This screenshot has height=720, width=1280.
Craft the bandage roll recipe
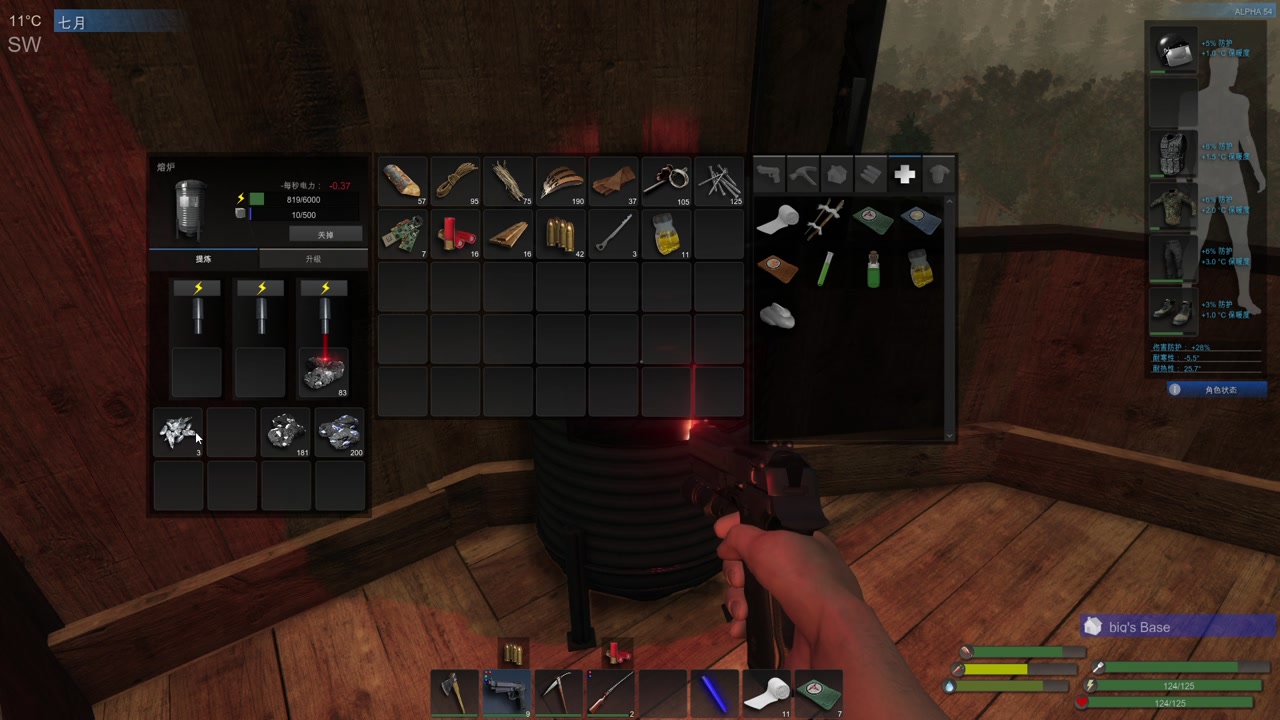(x=777, y=220)
